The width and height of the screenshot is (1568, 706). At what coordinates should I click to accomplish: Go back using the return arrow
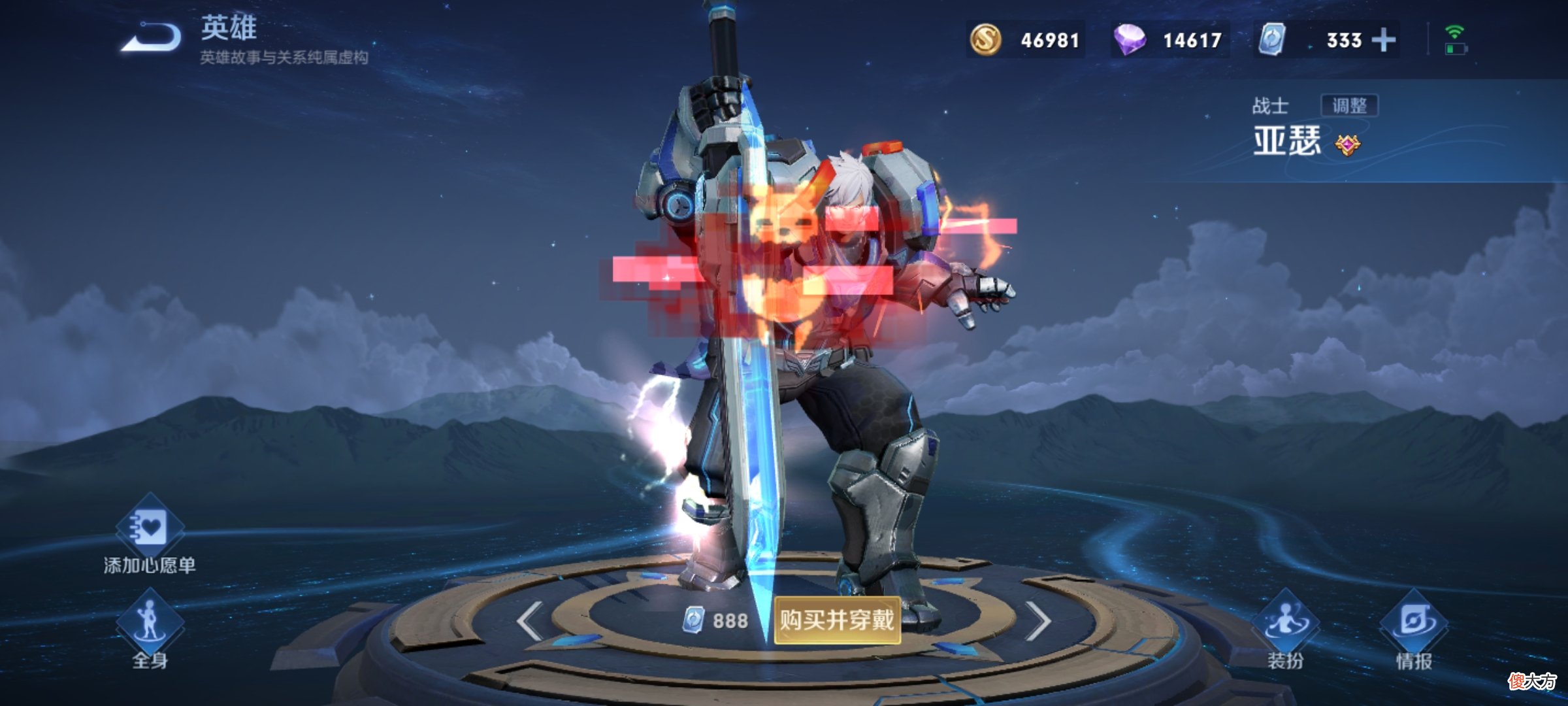[x=152, y=38]
